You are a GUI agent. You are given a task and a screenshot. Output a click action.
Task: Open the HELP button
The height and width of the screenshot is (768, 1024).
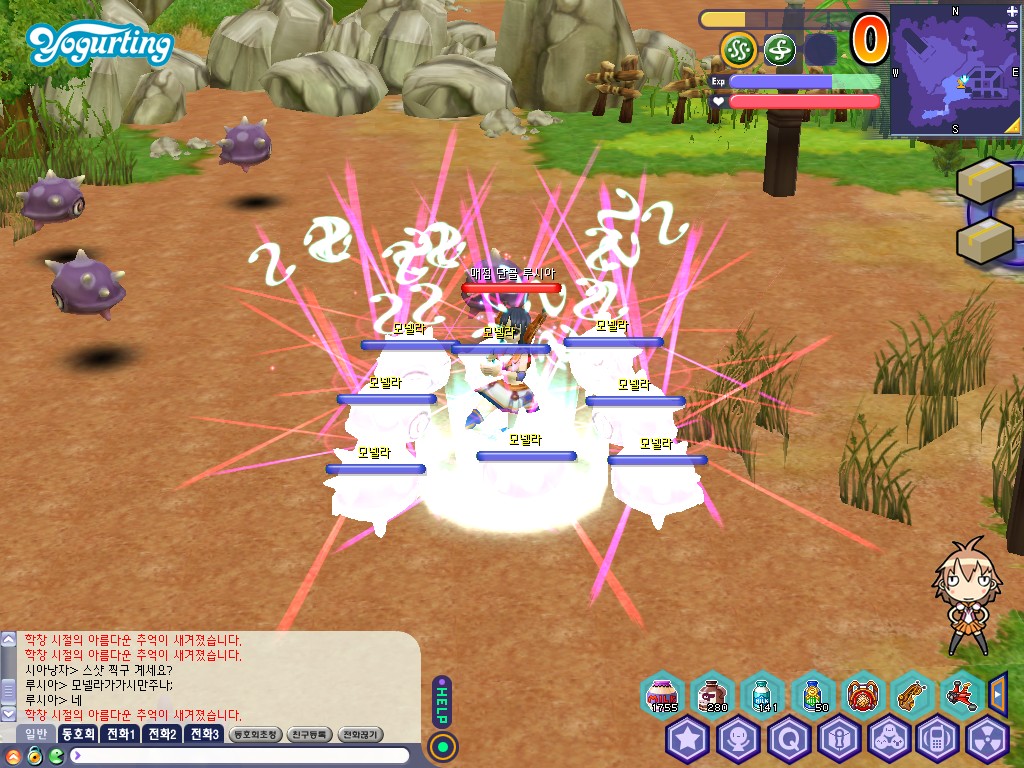pyautogui.click(x=442, y=700)
